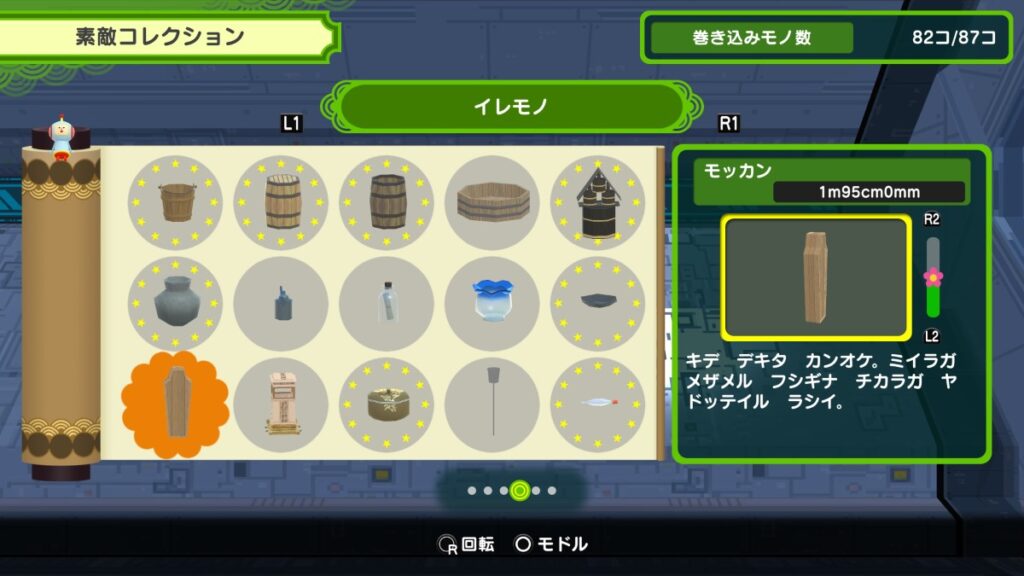Click the モッカン 3D preview image

click(815, 277)
